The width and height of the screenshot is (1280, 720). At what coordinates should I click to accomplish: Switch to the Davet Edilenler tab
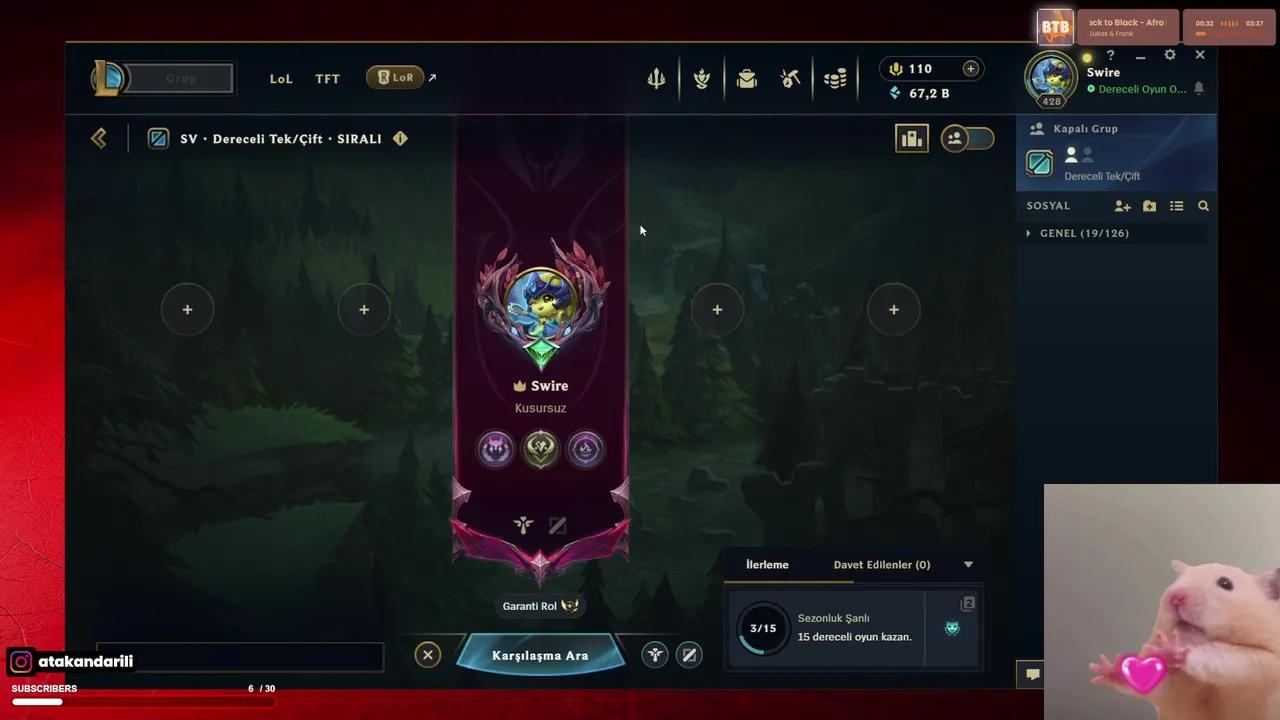pyautogui.click(x=881, y=564)
